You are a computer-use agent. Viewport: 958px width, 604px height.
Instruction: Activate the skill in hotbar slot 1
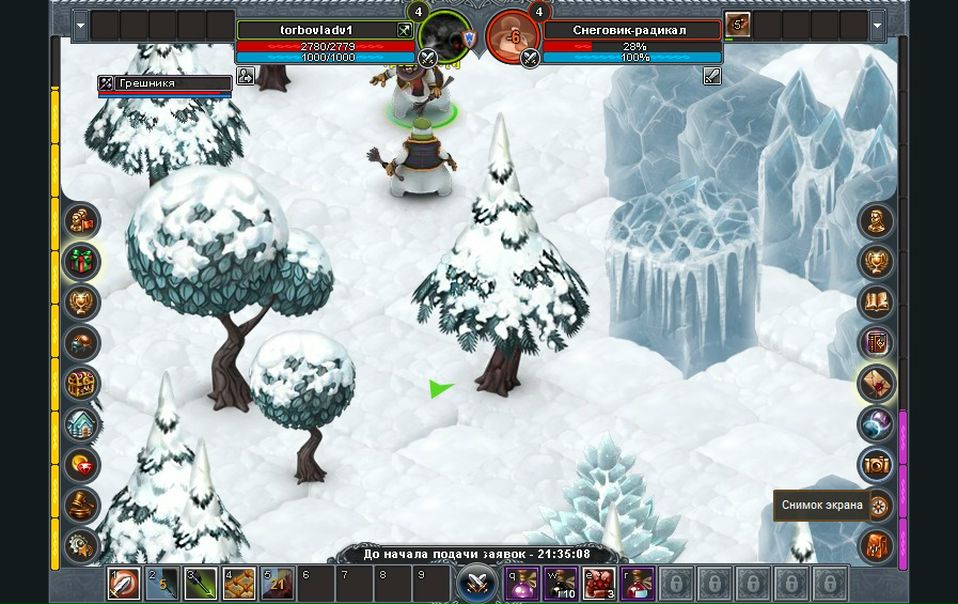pyautogui.click(x=124, y=583)
